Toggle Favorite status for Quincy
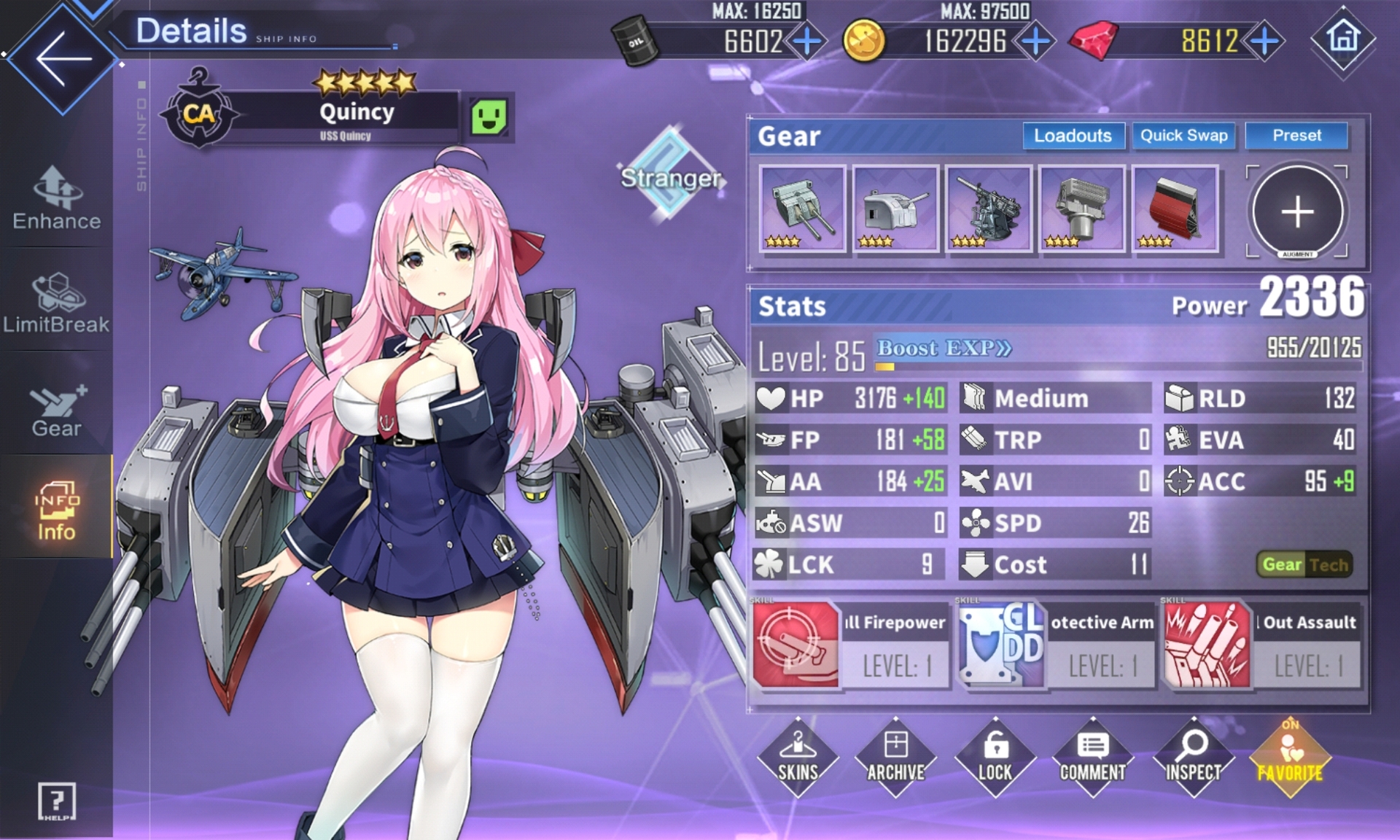This screenshot has height=840, width=1400. pos(1290,758)
